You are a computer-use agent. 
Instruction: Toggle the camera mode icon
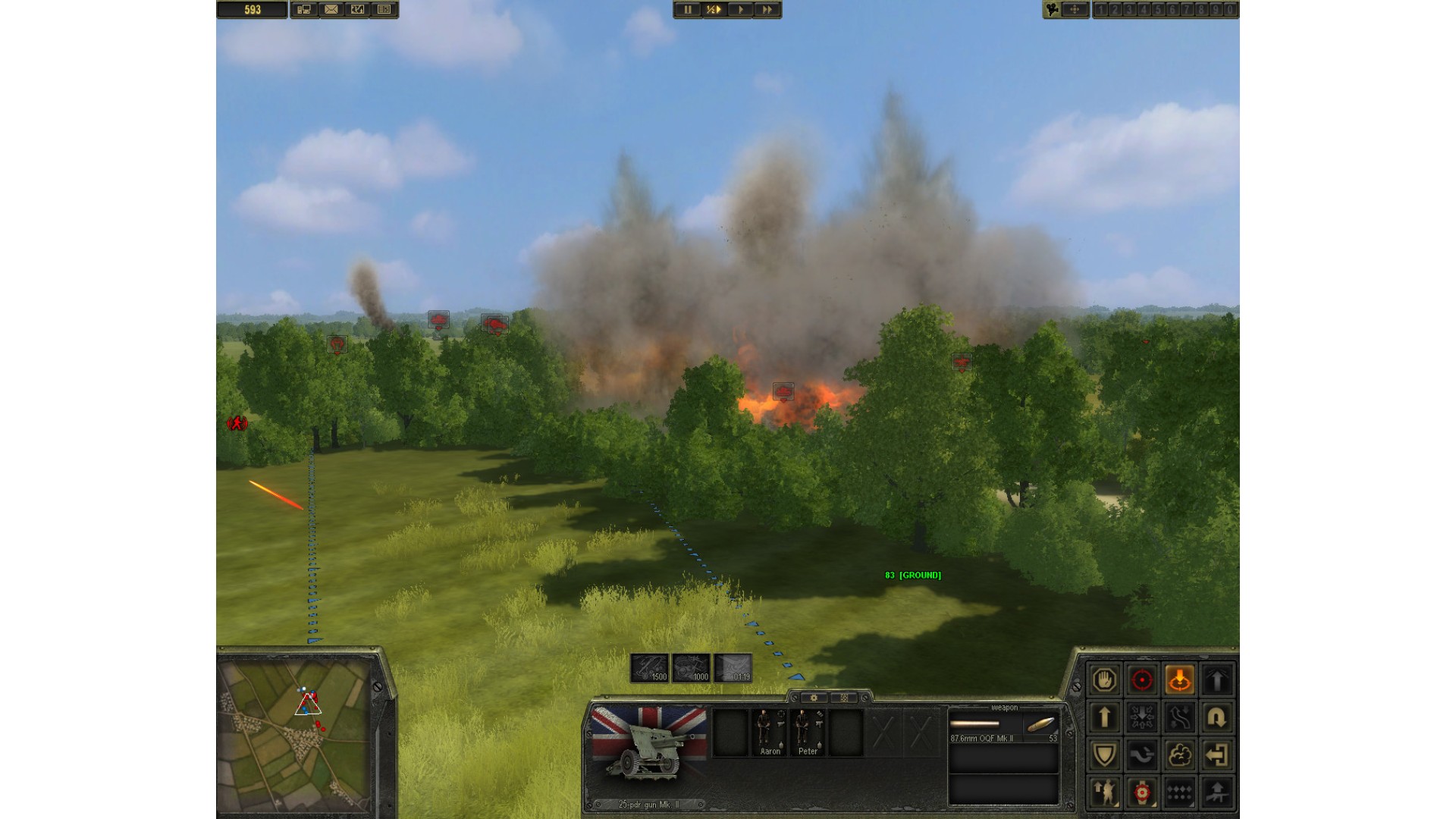tap(1053, 10)
